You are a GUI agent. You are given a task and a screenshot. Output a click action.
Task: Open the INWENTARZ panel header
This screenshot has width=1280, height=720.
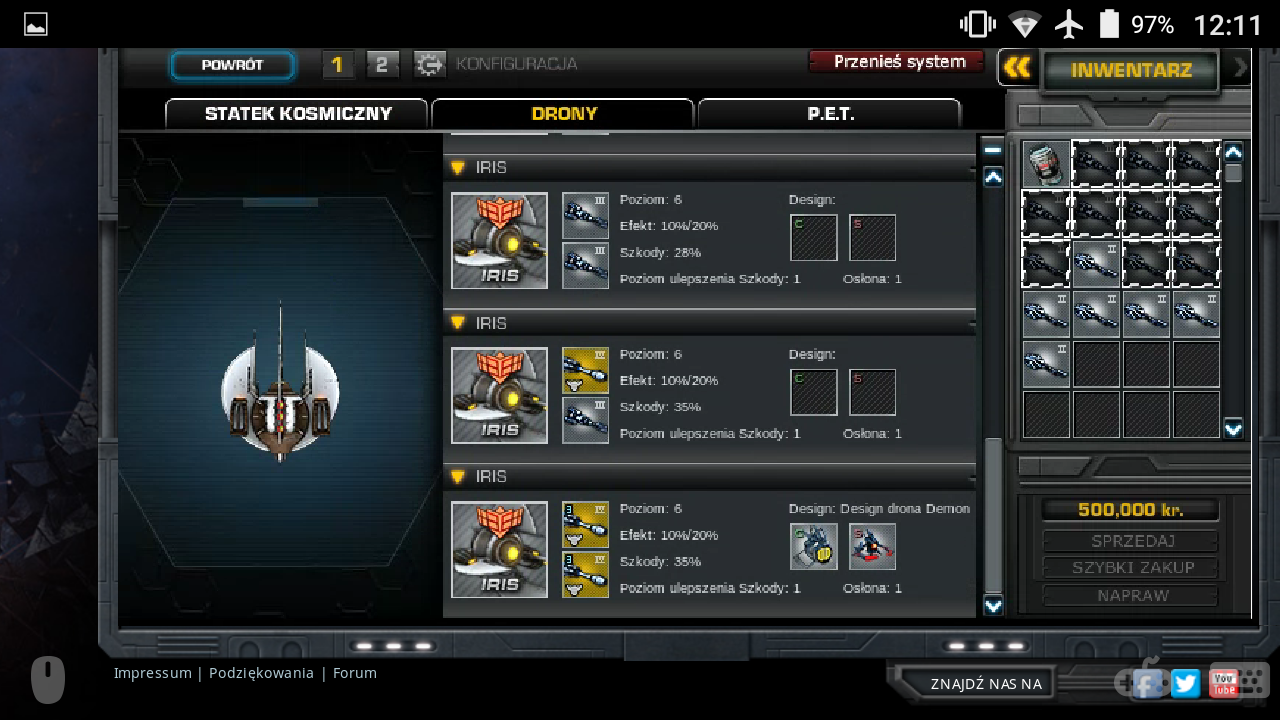point(1131,70)
